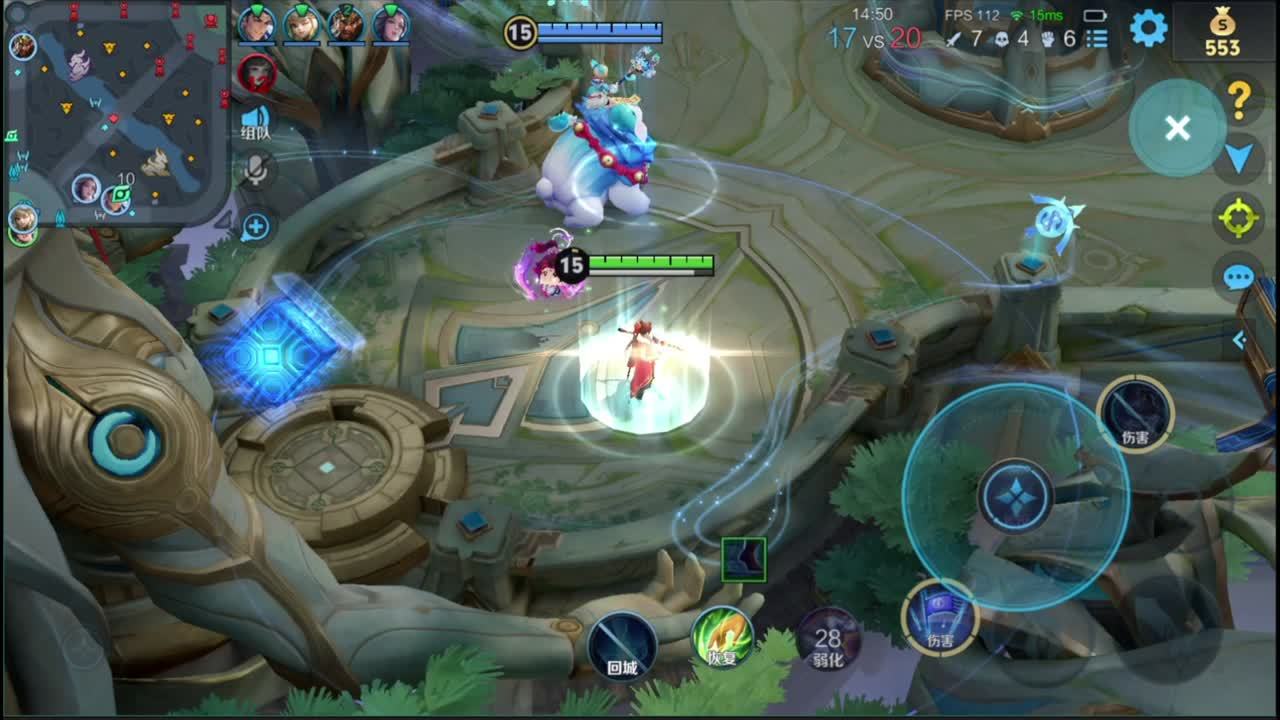Tap the yellow question mark help icon
The height and width of the screenshot is (720, 1280).
click(x=1239, y=98)
